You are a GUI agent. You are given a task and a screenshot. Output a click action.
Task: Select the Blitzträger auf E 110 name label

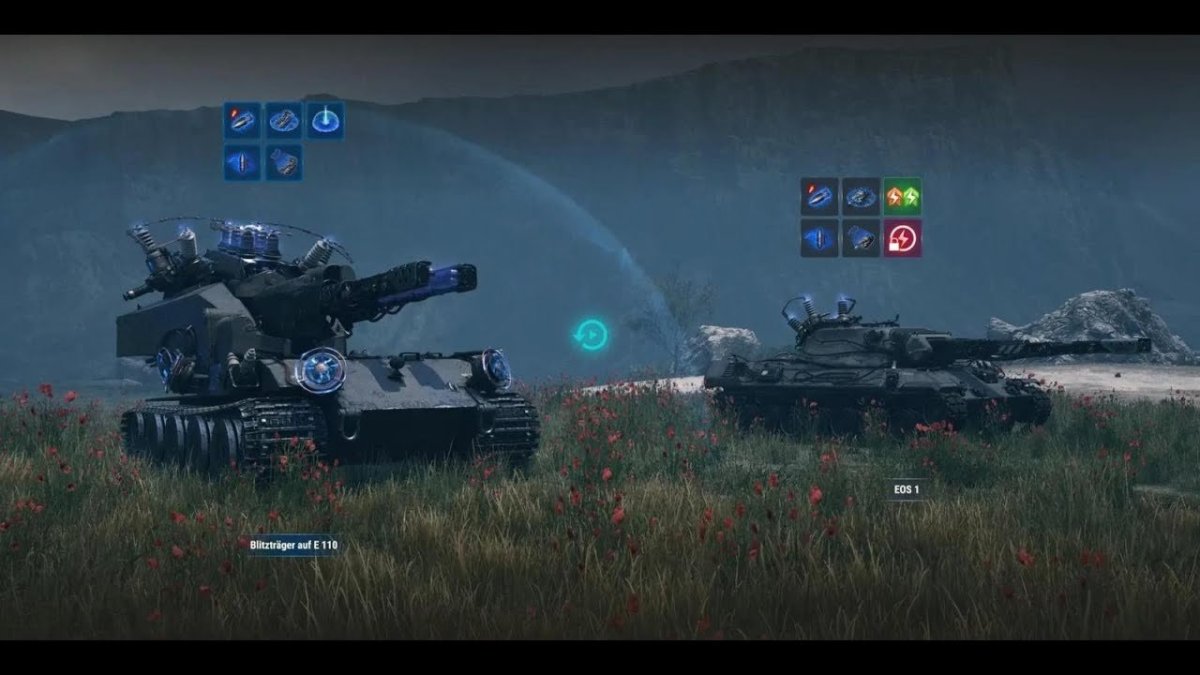293,545
